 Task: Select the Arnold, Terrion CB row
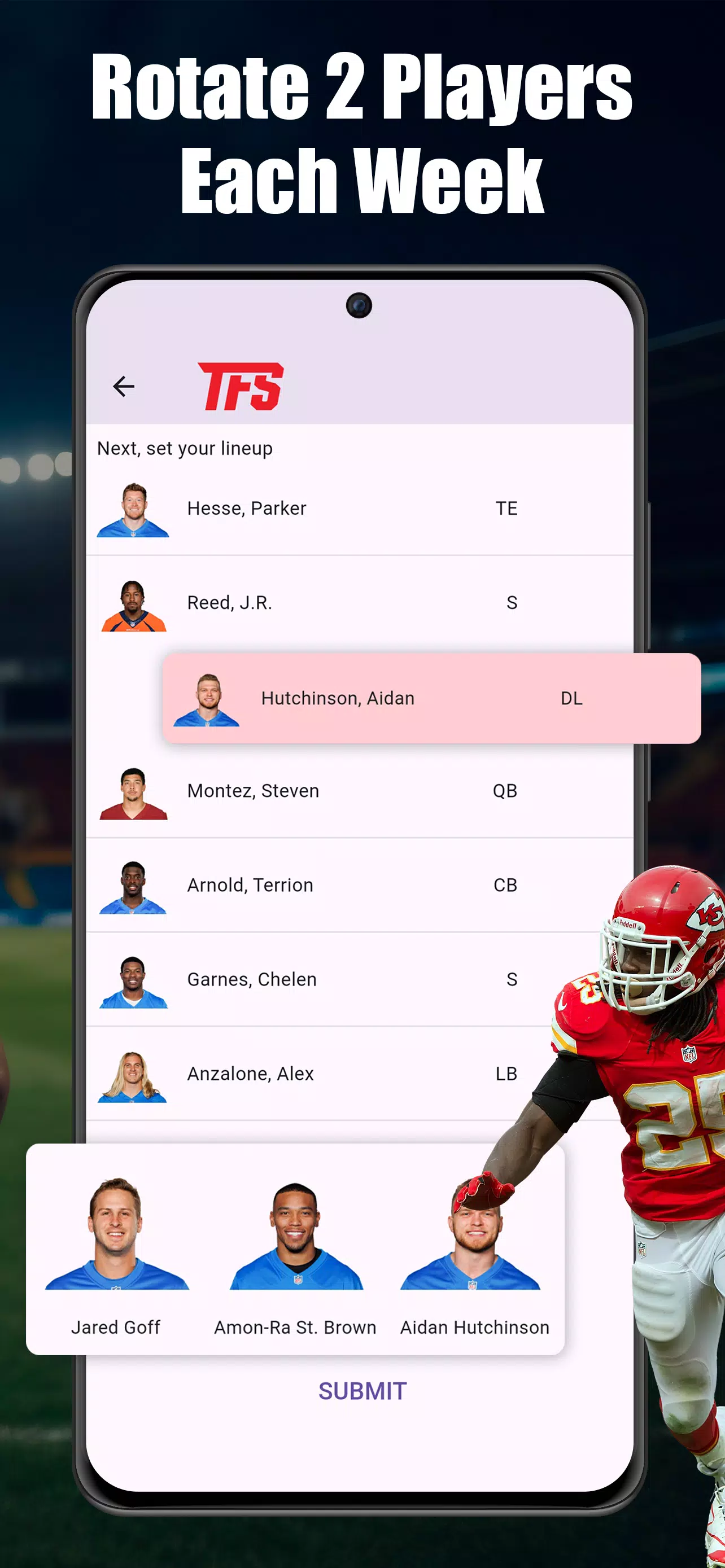(x=361, y=886)
